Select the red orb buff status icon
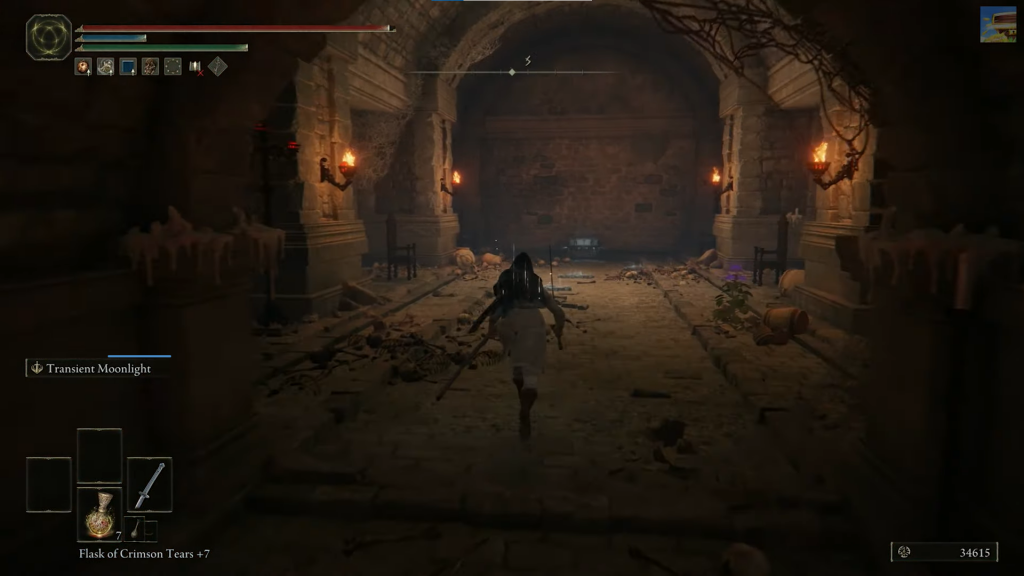1024x576 pixels. (x=83, y=67)
